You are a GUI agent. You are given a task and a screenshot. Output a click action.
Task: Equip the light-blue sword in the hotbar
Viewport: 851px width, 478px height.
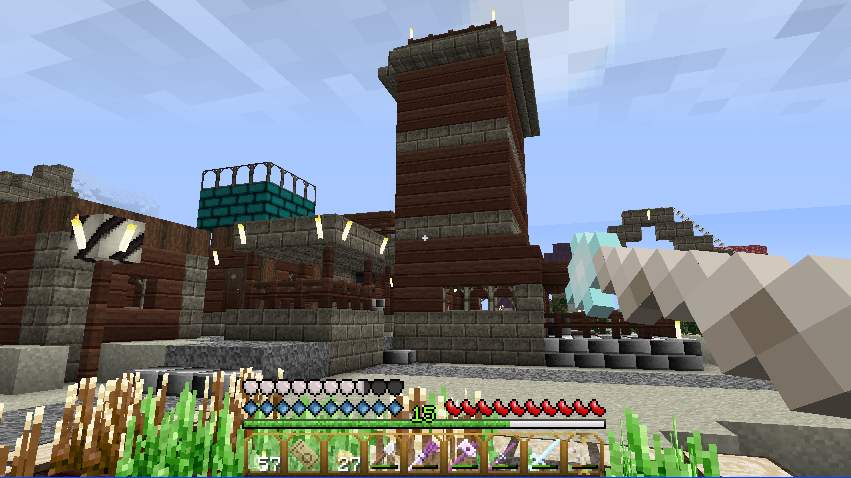543,454
